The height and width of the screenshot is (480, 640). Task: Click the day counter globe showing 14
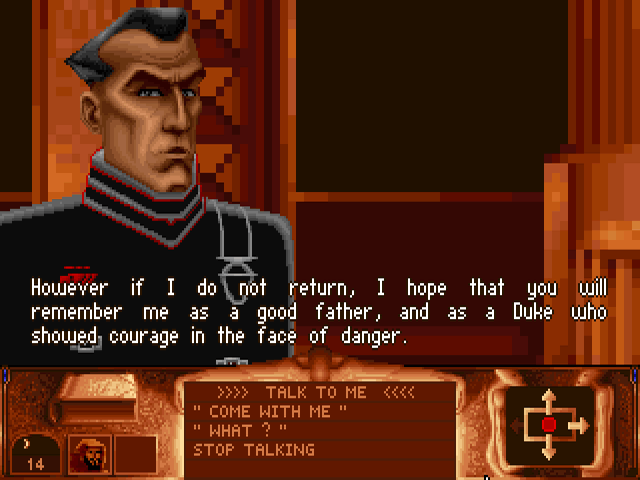(x=34, y=455)
